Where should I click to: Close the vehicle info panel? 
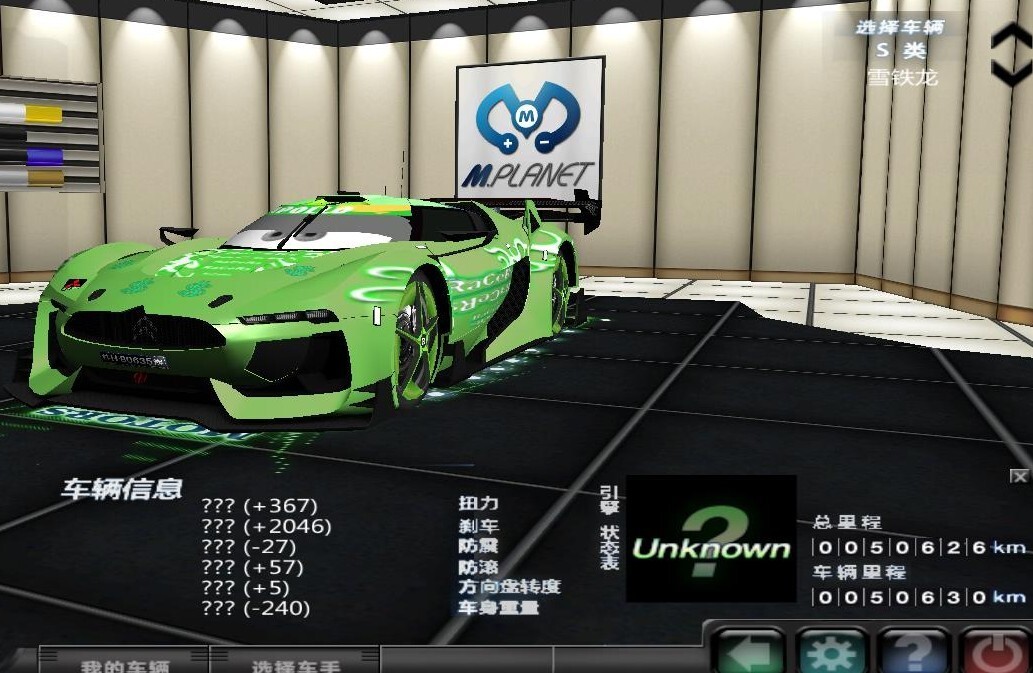pos(1018,476)
